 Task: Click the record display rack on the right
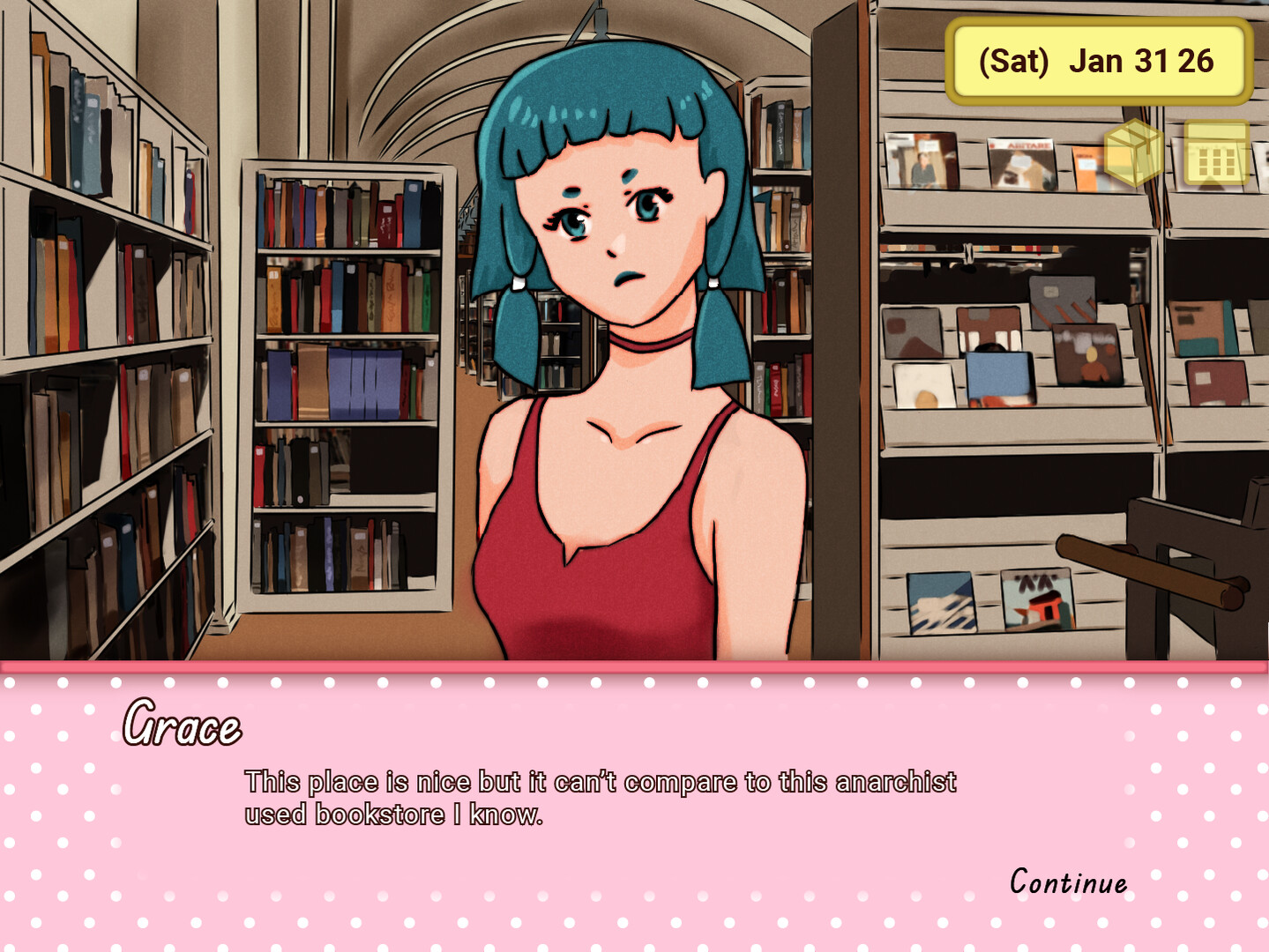point(1014,353)
